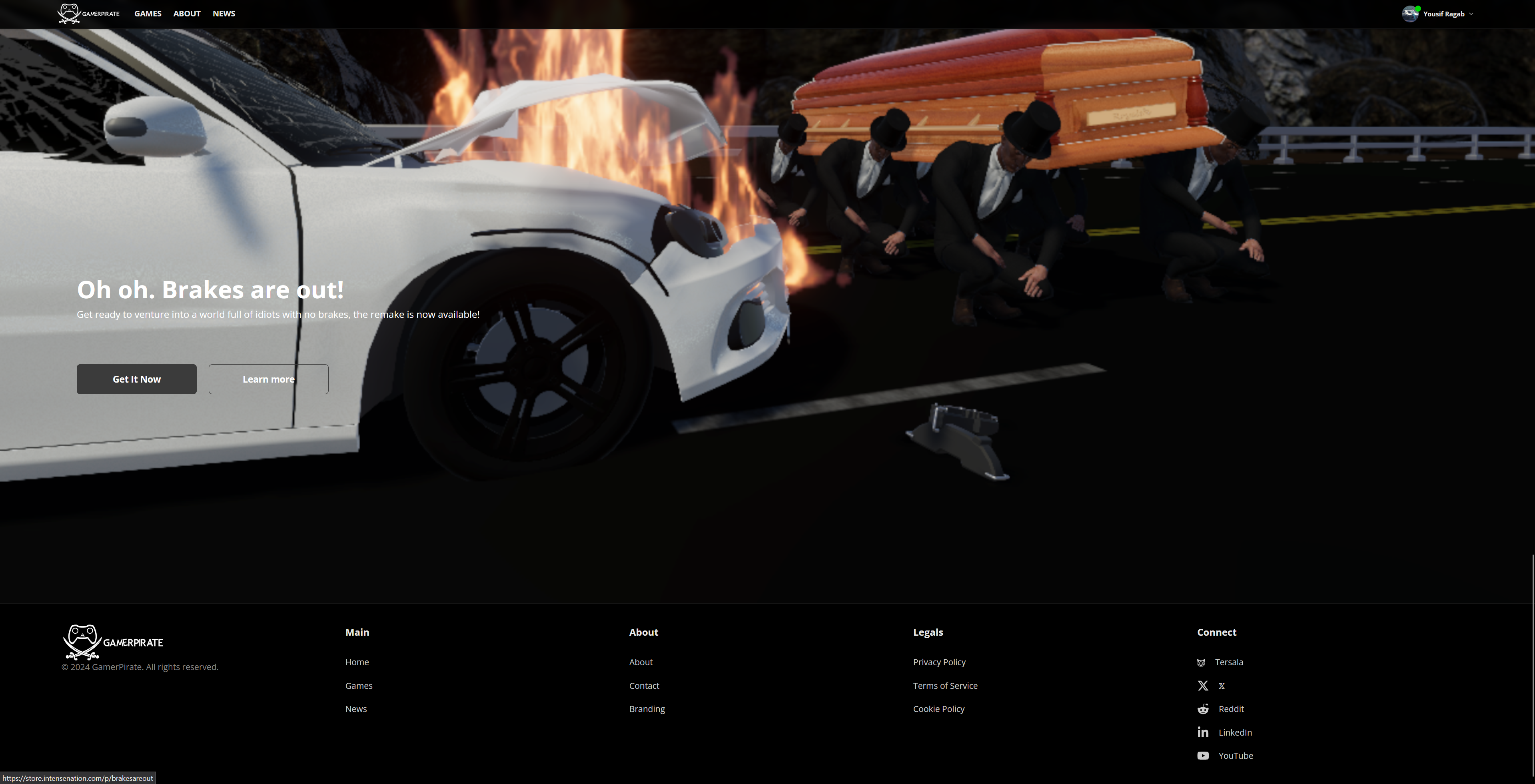Open the Cookie Policy page

point(938,709)
